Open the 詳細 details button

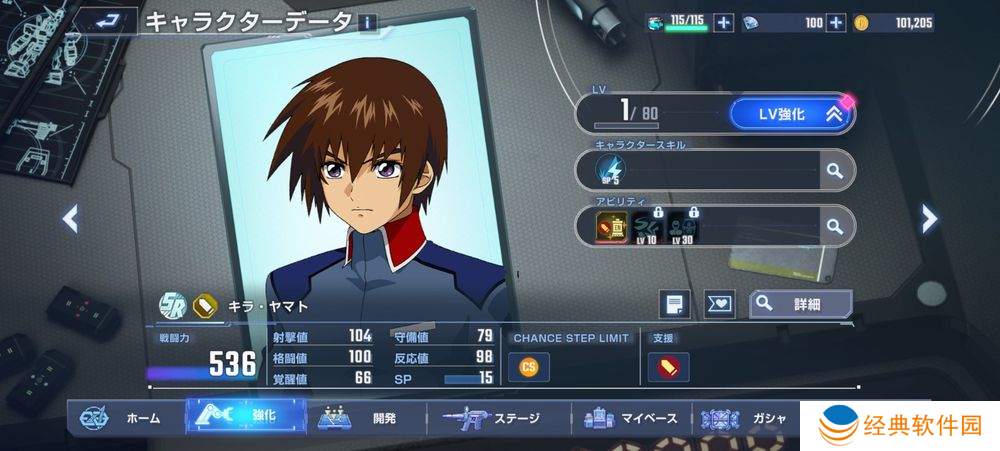(800, 303)
